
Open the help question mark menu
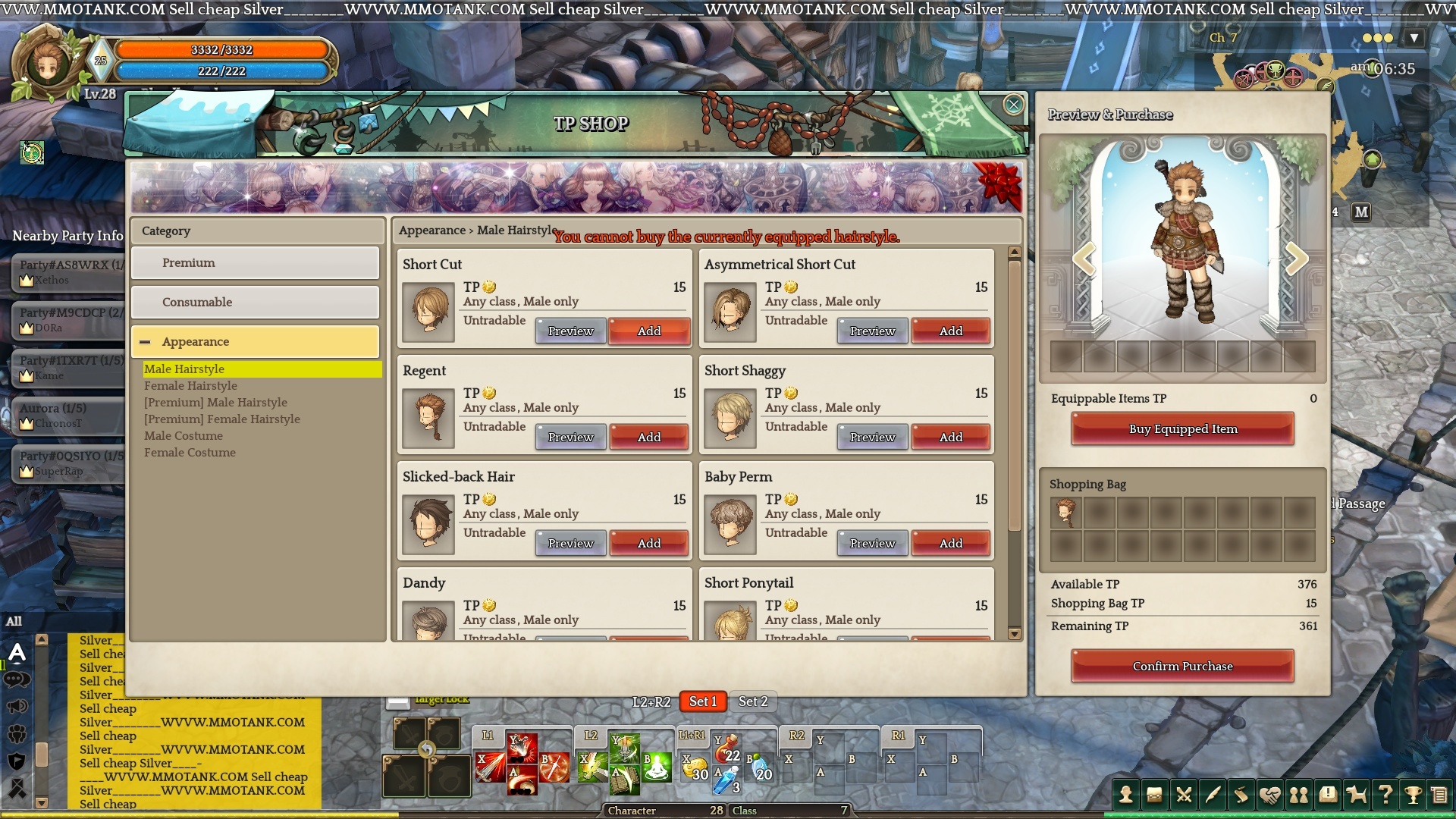click(1385, 795)
